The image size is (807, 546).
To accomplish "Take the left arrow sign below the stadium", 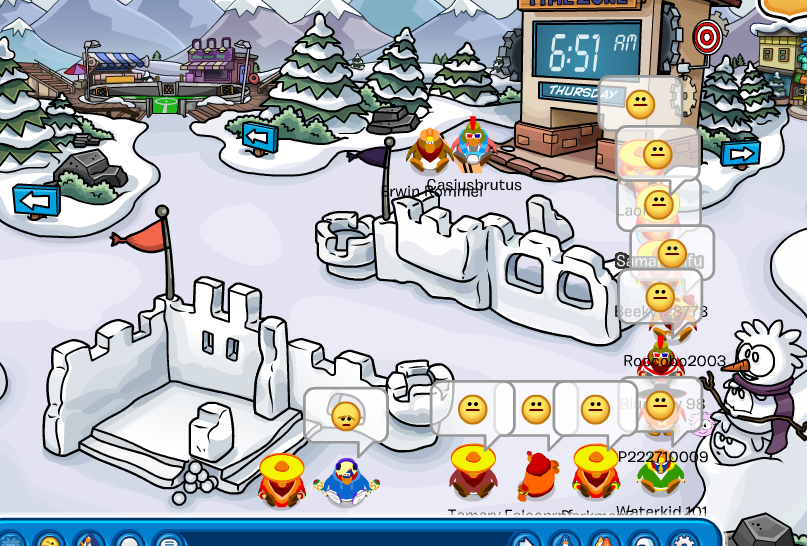I will pyautogui.click(x=259, y=135).
